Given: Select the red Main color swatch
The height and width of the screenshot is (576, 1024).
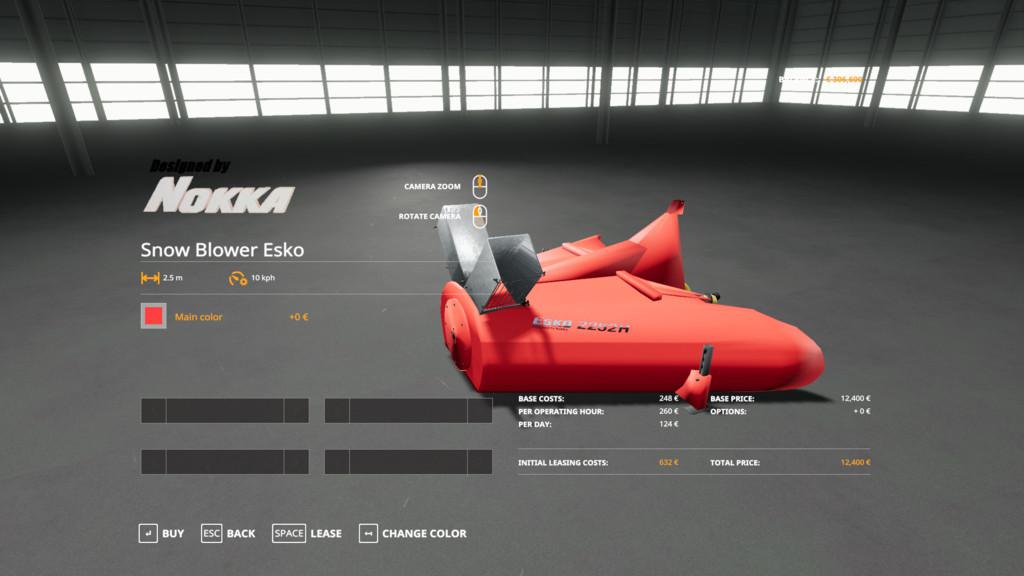Looking at the screenshot, I should [x=153, y=317].
